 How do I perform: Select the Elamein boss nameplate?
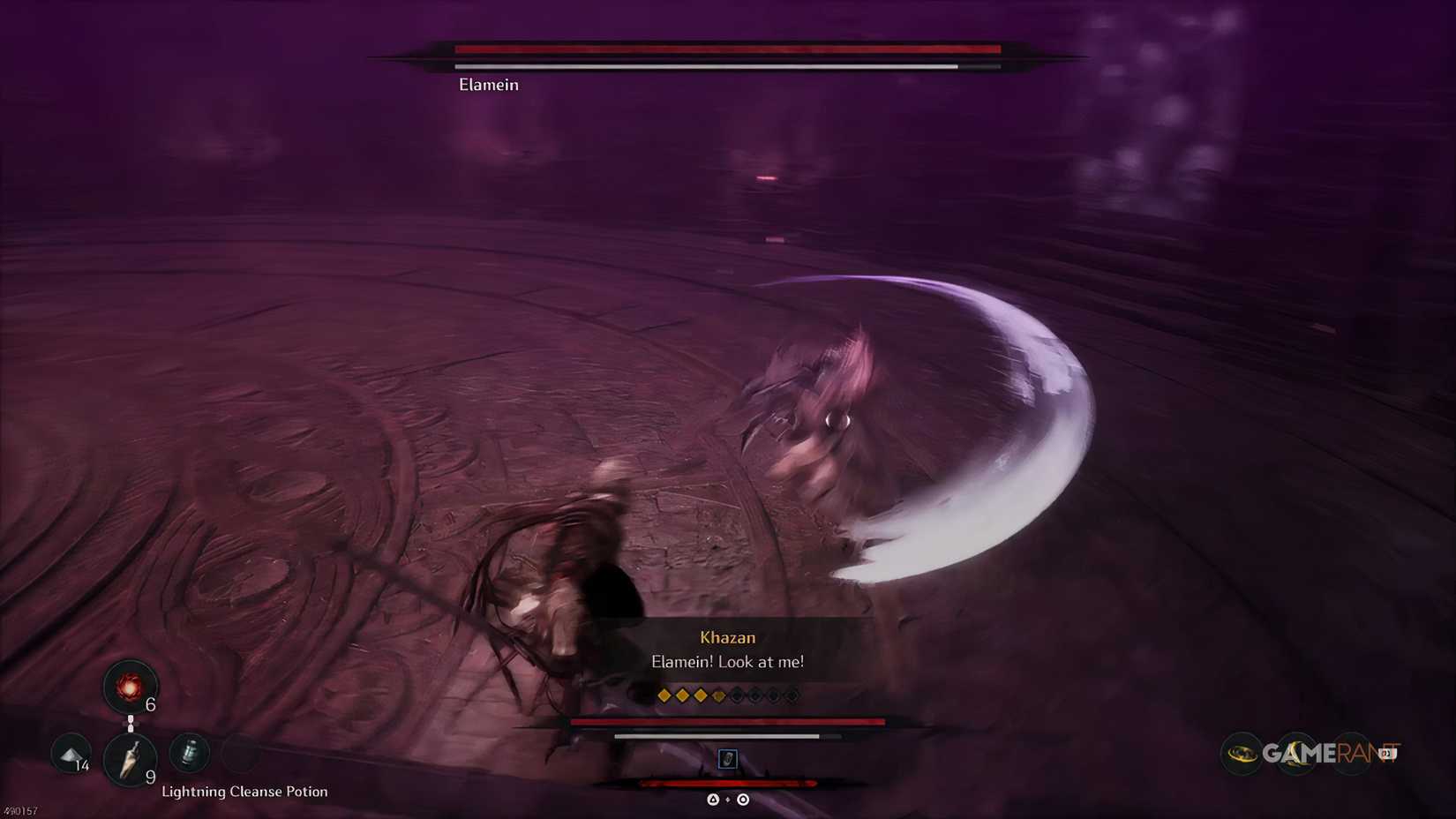point(488,84)
